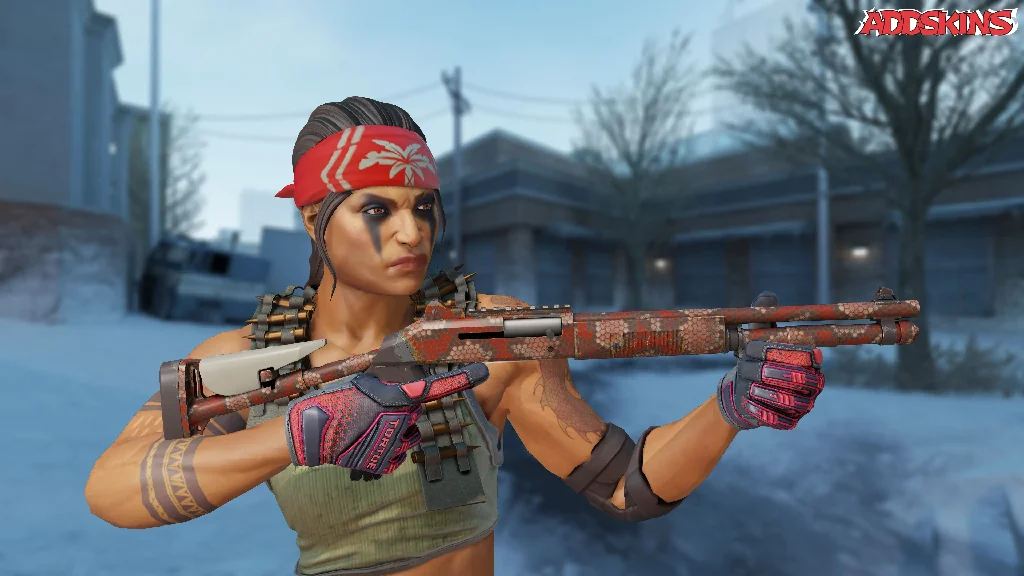1024x576 pixels.
Task: Click the ADDSKINS logo watermark
Action: pyautogui.click(x=937, y=23)
